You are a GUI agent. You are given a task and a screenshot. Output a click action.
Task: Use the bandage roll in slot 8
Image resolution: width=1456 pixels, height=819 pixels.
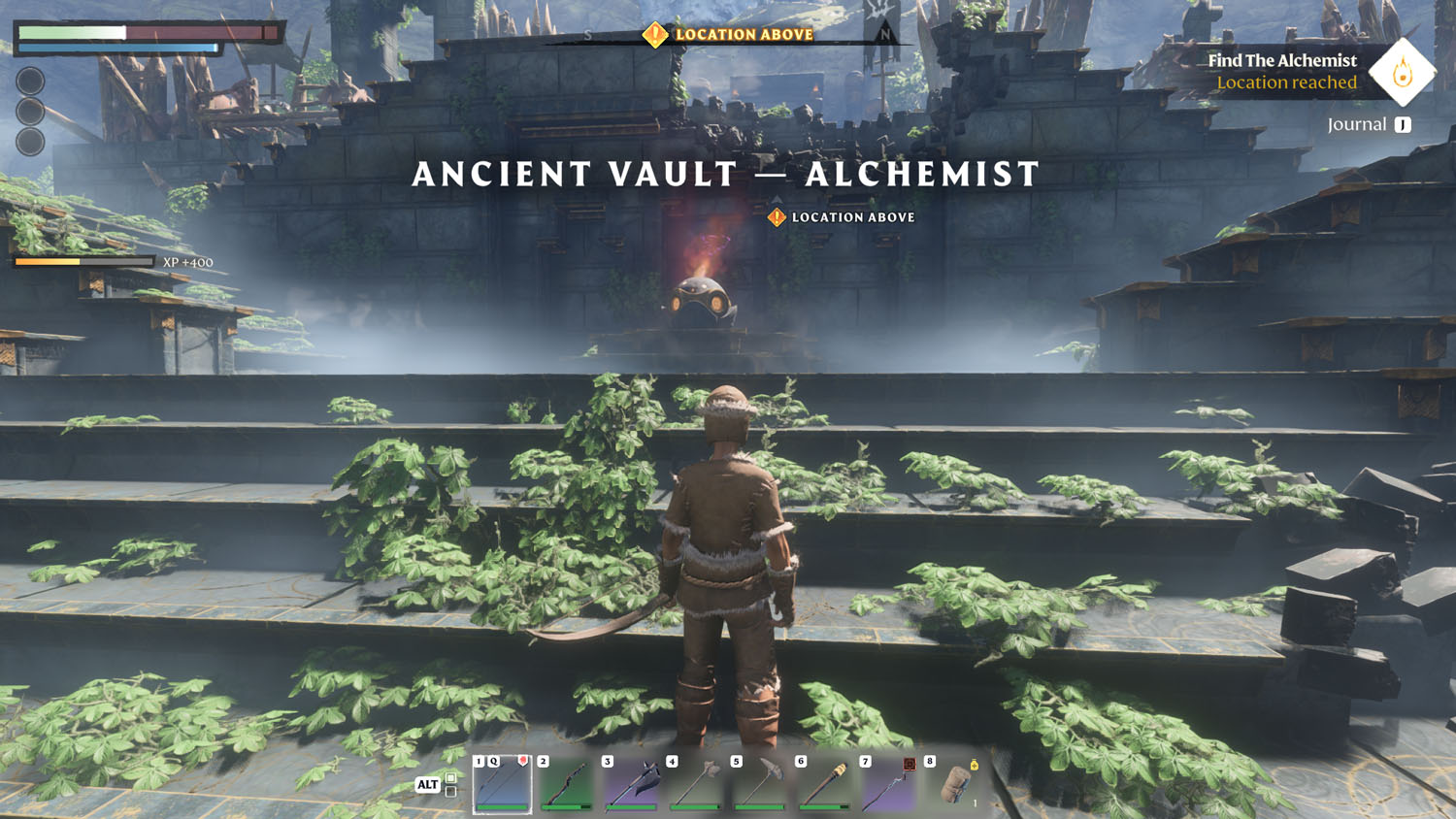point(955,784)
